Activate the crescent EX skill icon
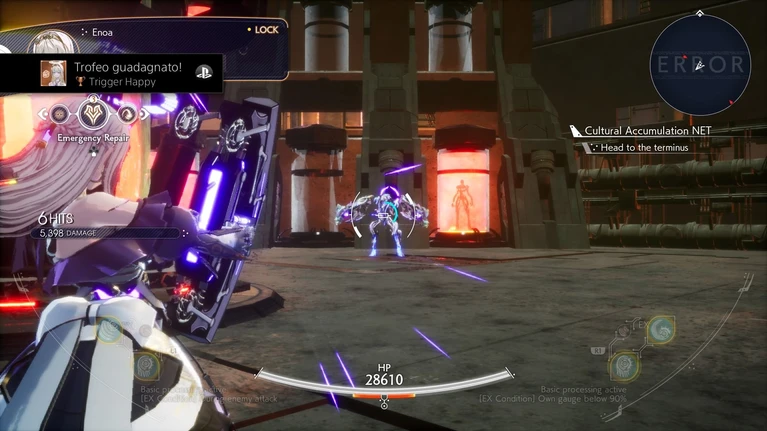This screenshot has width=767, height=431. [x=661, y=328]
